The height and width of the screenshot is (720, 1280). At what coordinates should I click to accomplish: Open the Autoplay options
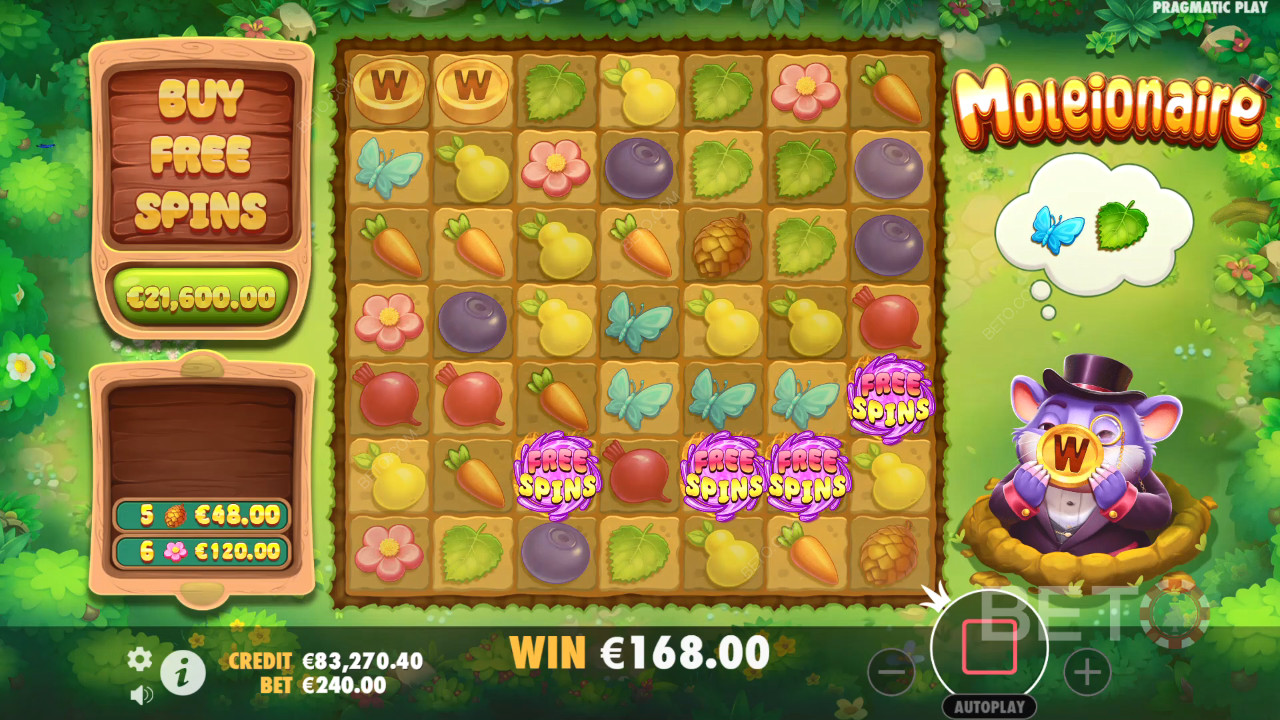pos(989,706)
